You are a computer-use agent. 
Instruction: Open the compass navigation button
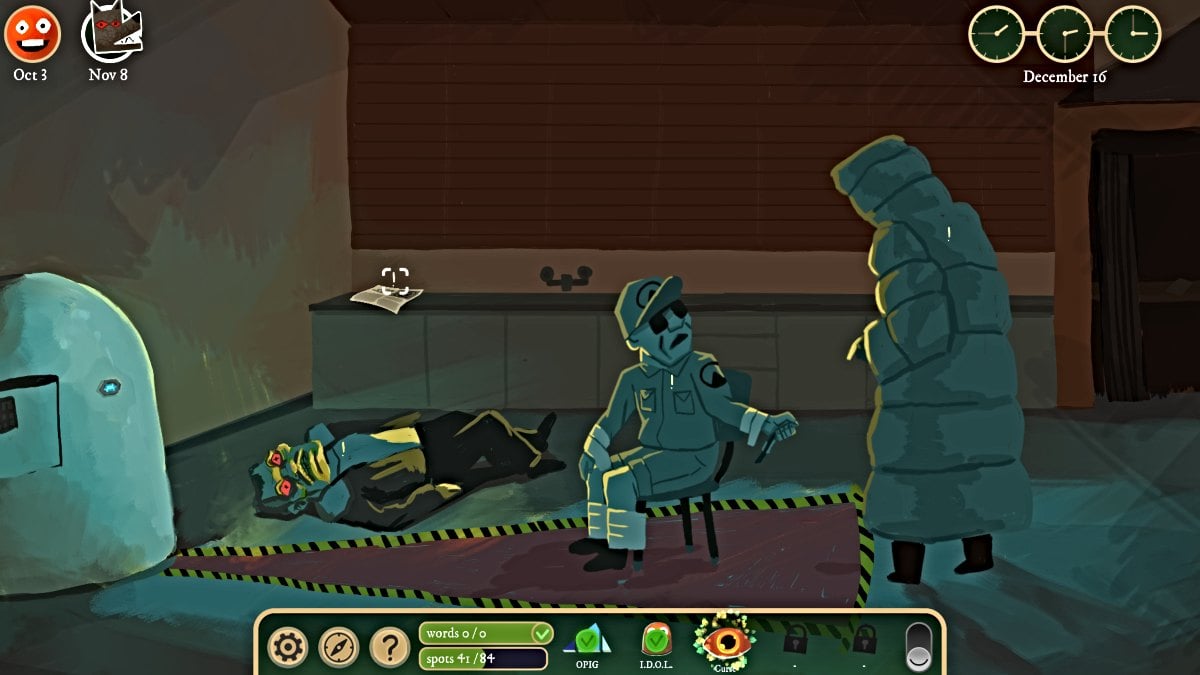point(339,647)
